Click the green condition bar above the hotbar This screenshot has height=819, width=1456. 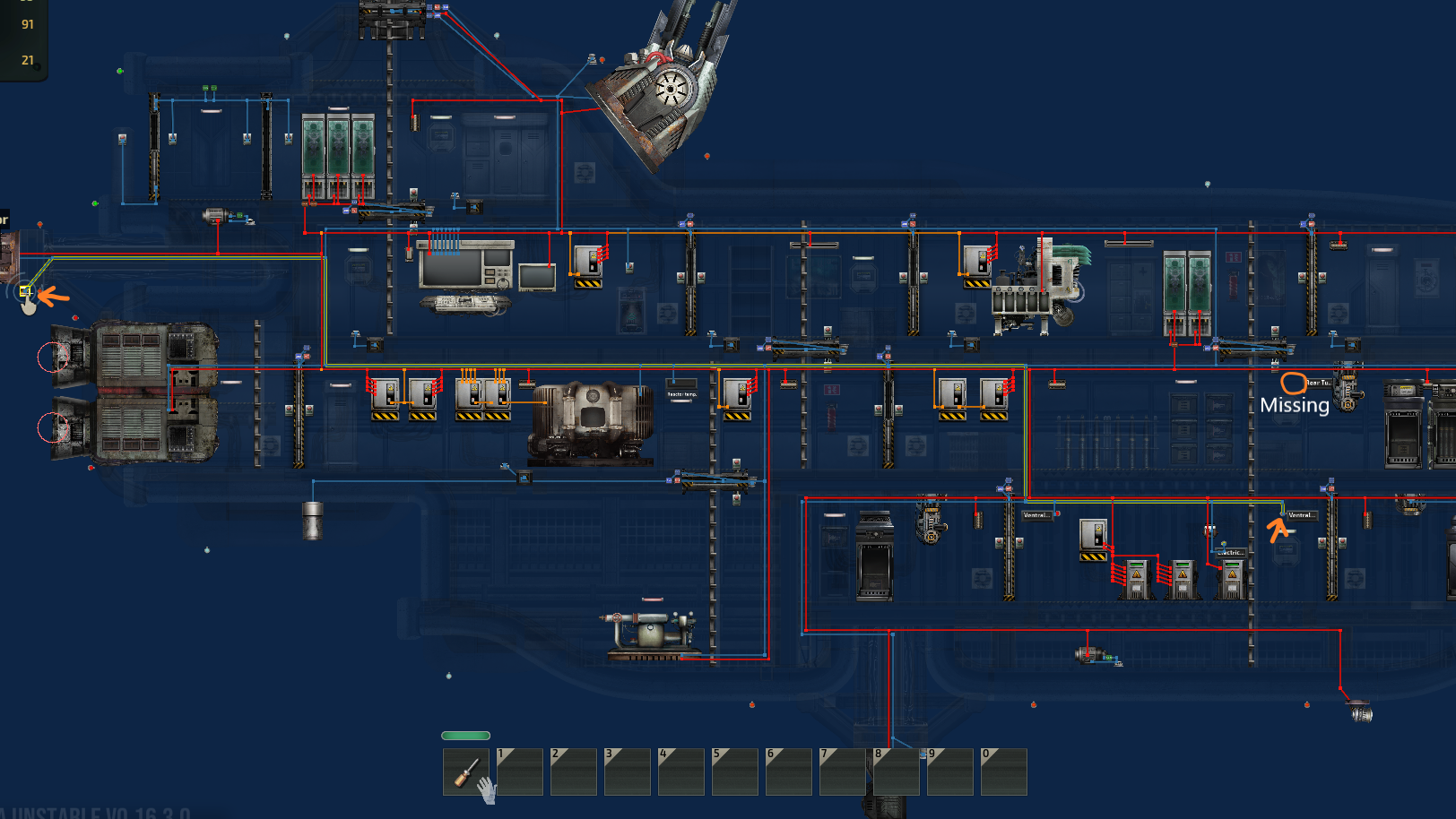coord(465,735)
